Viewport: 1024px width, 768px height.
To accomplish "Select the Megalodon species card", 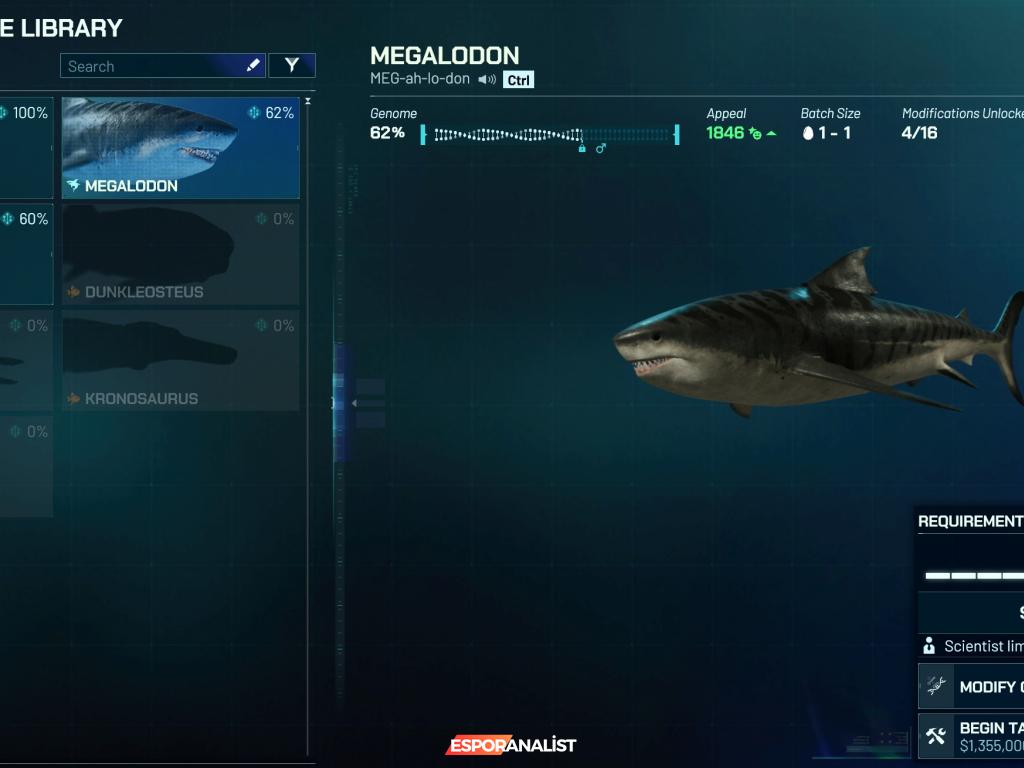I will pyautogui.click(x=180, y=148).
